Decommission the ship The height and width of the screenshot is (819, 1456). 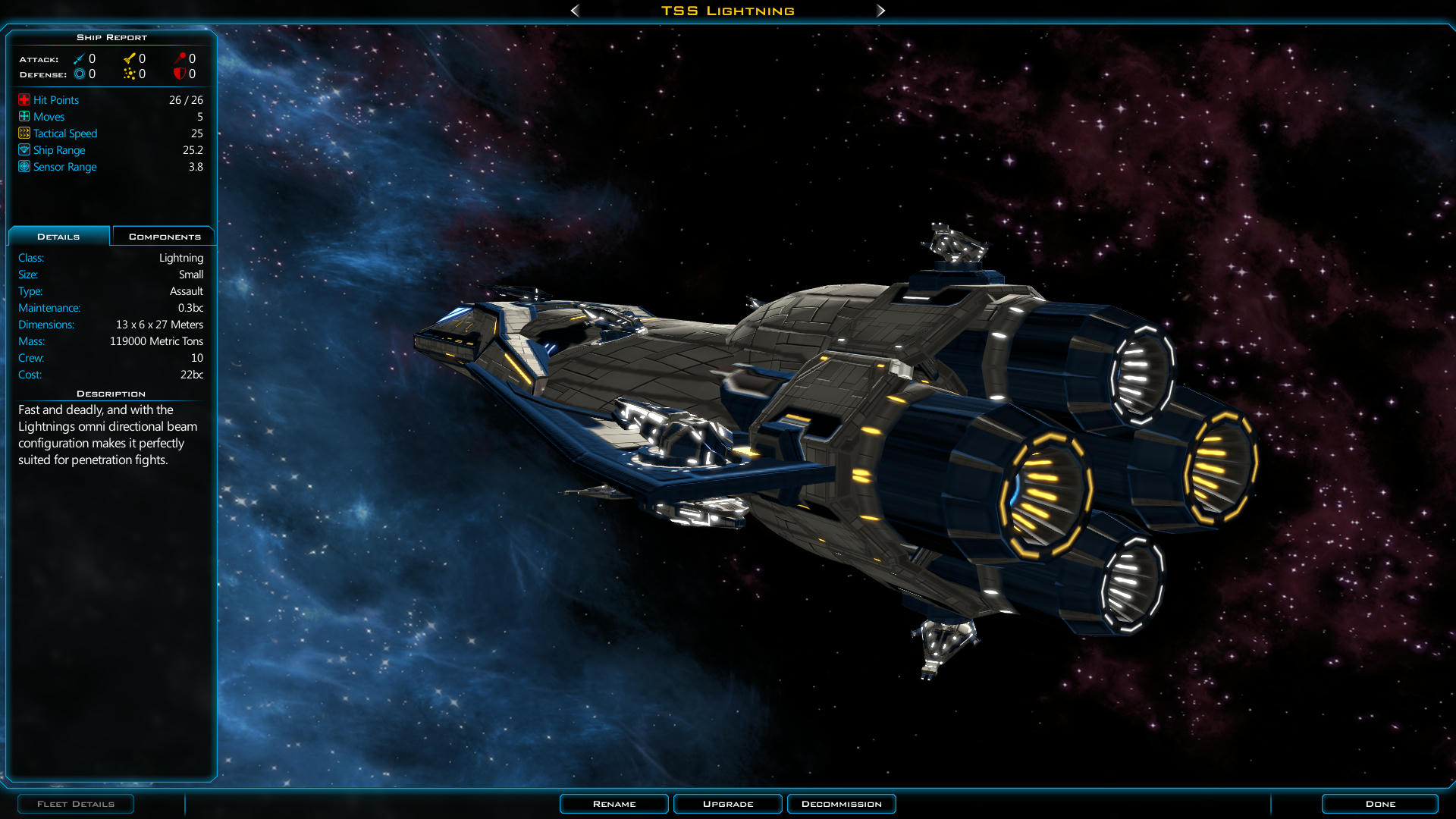[841, 804]
